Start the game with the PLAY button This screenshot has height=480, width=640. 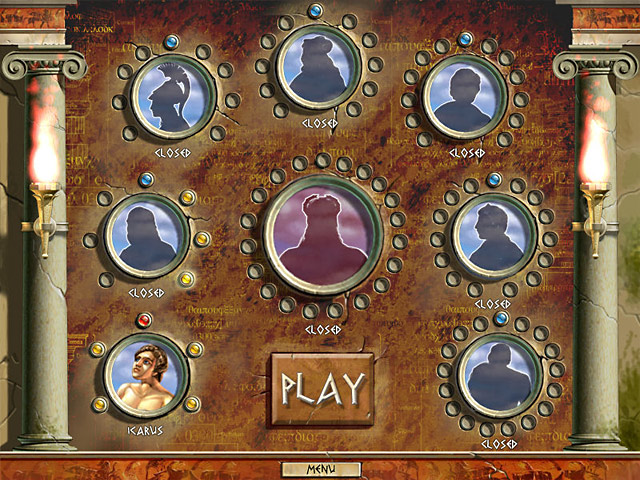pyautogui.click(x=322, y=386)
